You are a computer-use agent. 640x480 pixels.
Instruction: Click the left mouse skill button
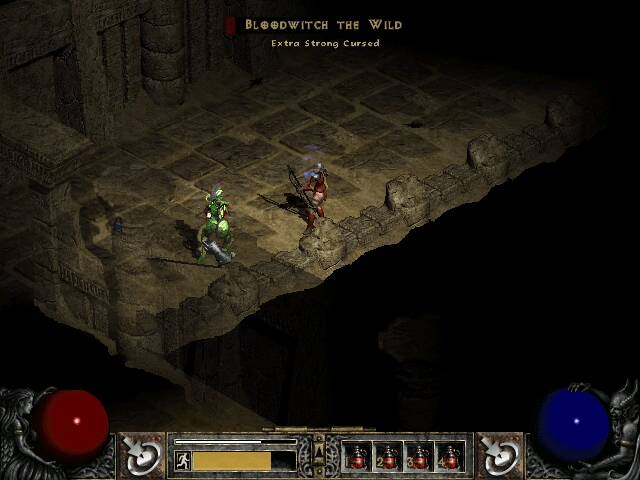[x=141, y=455]
